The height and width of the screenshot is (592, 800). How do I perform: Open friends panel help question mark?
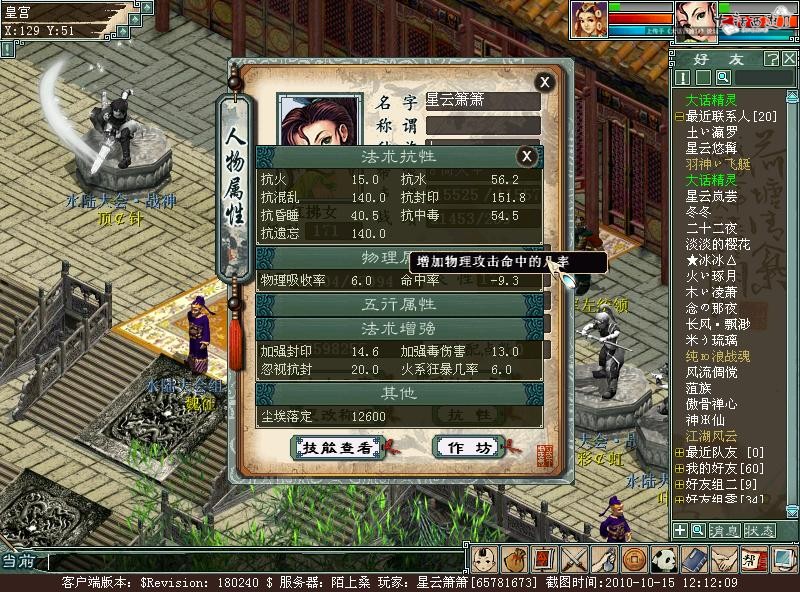pos(772,59)
